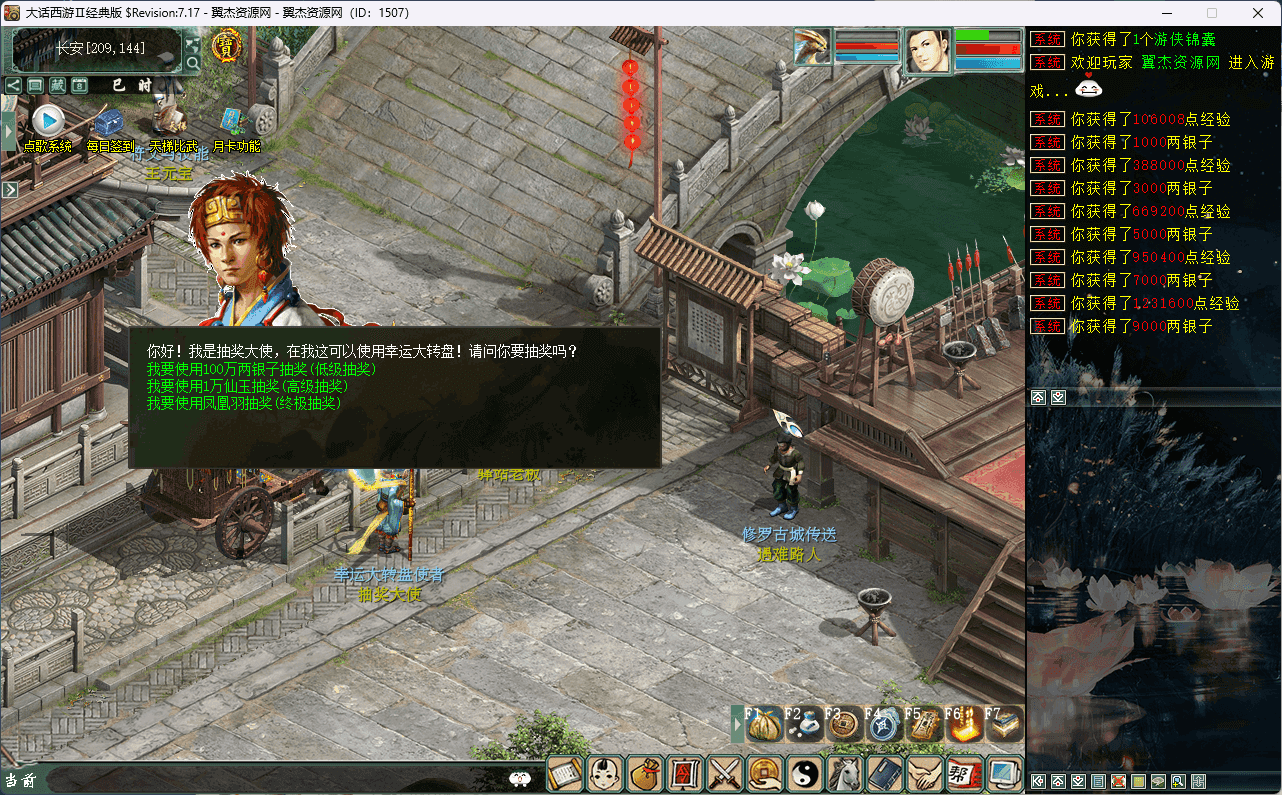Image resolution: width=1282 pixels, height=795 pixels.
Task: Open the money bag inventory button
Action: coord(644,773)
